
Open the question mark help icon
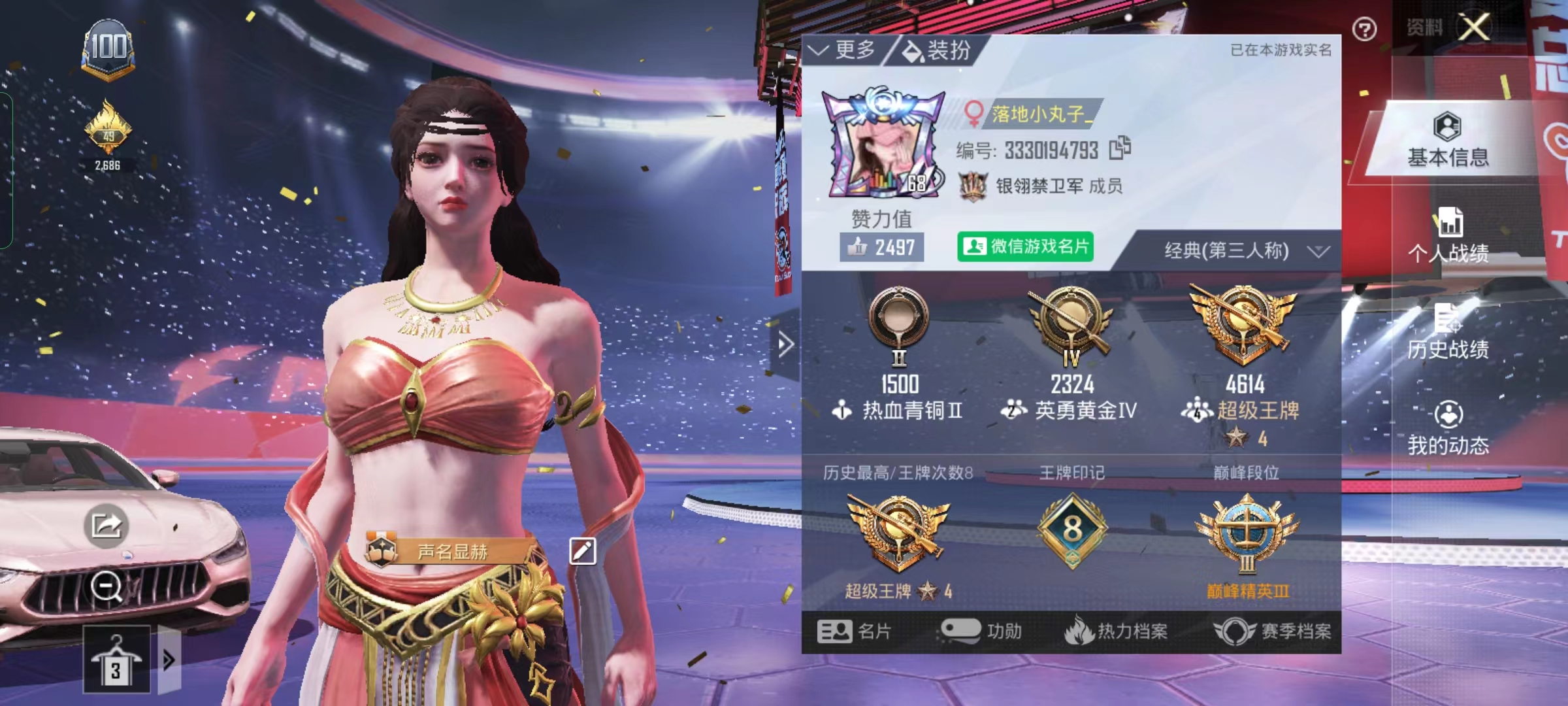point(1364,29)
